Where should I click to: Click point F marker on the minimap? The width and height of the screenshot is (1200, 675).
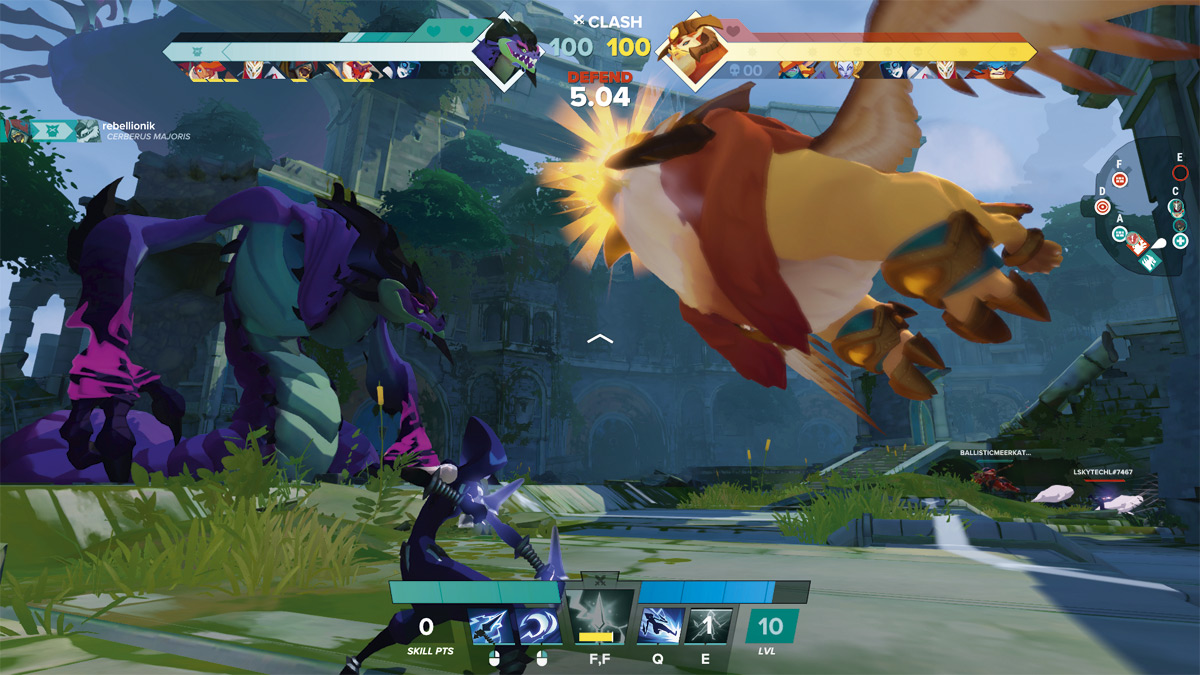pos(1120,180)
